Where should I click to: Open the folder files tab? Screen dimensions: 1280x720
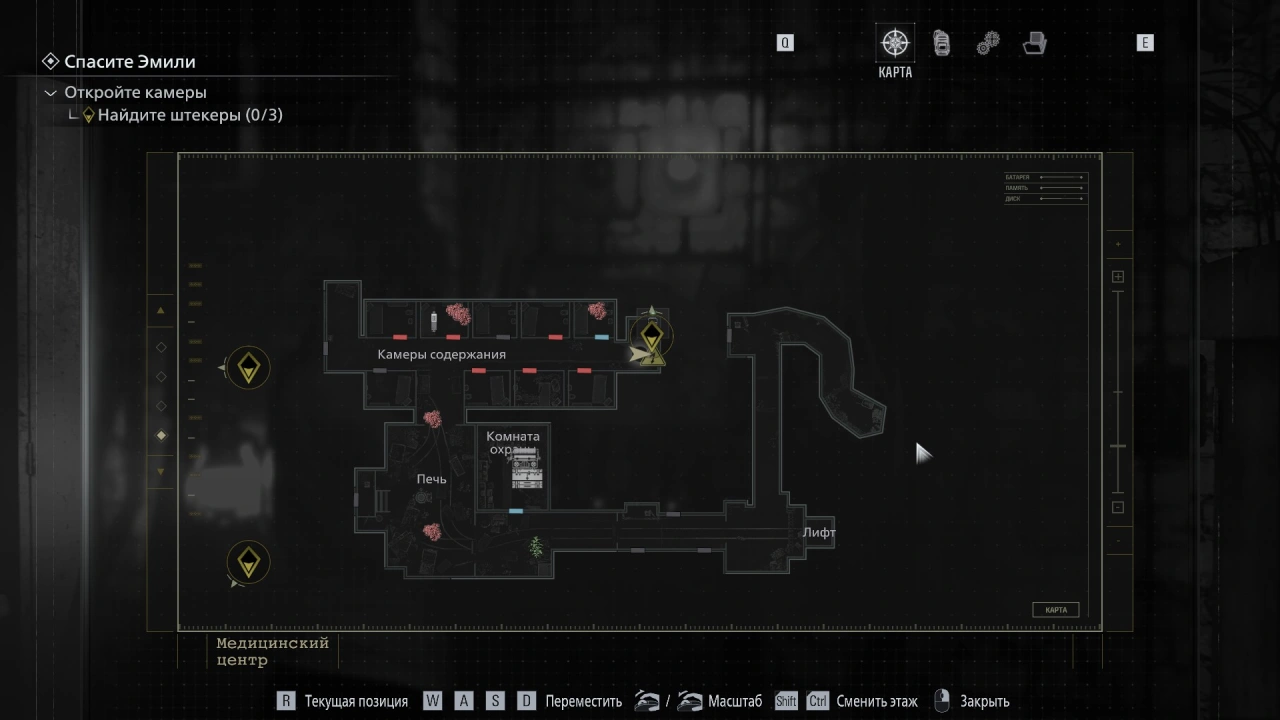coord(1034,43)
